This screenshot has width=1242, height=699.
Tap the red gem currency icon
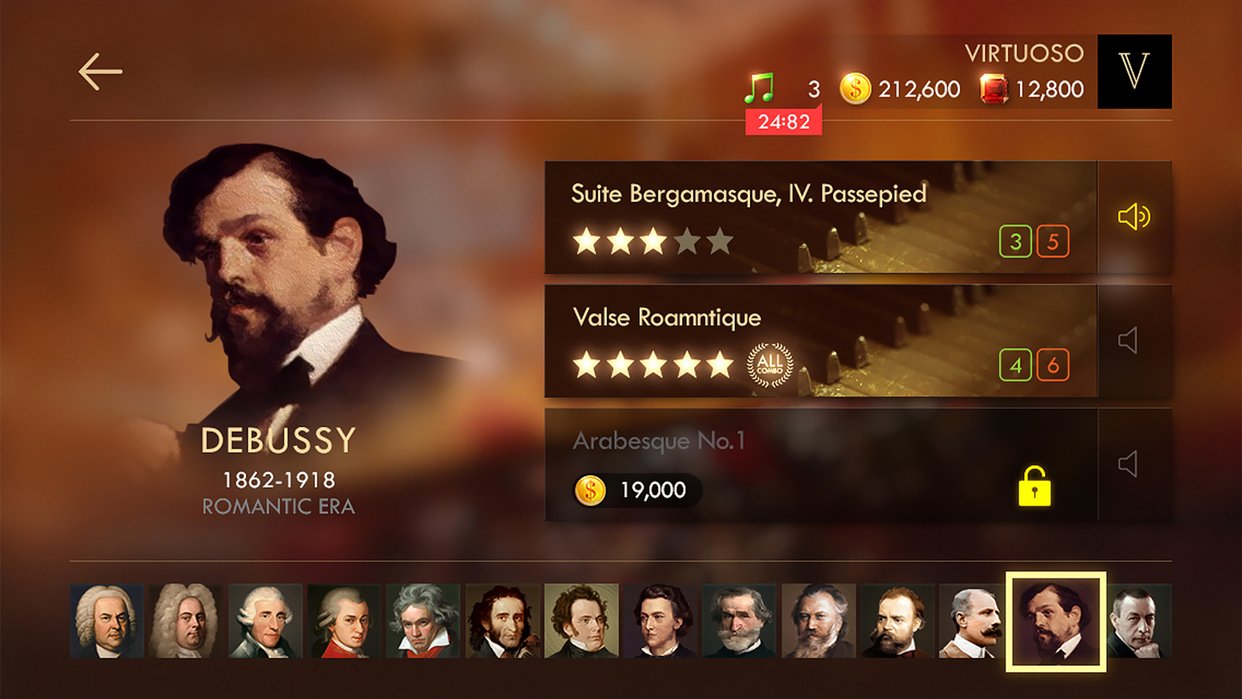pyautogui.click(x=994, y=89)
